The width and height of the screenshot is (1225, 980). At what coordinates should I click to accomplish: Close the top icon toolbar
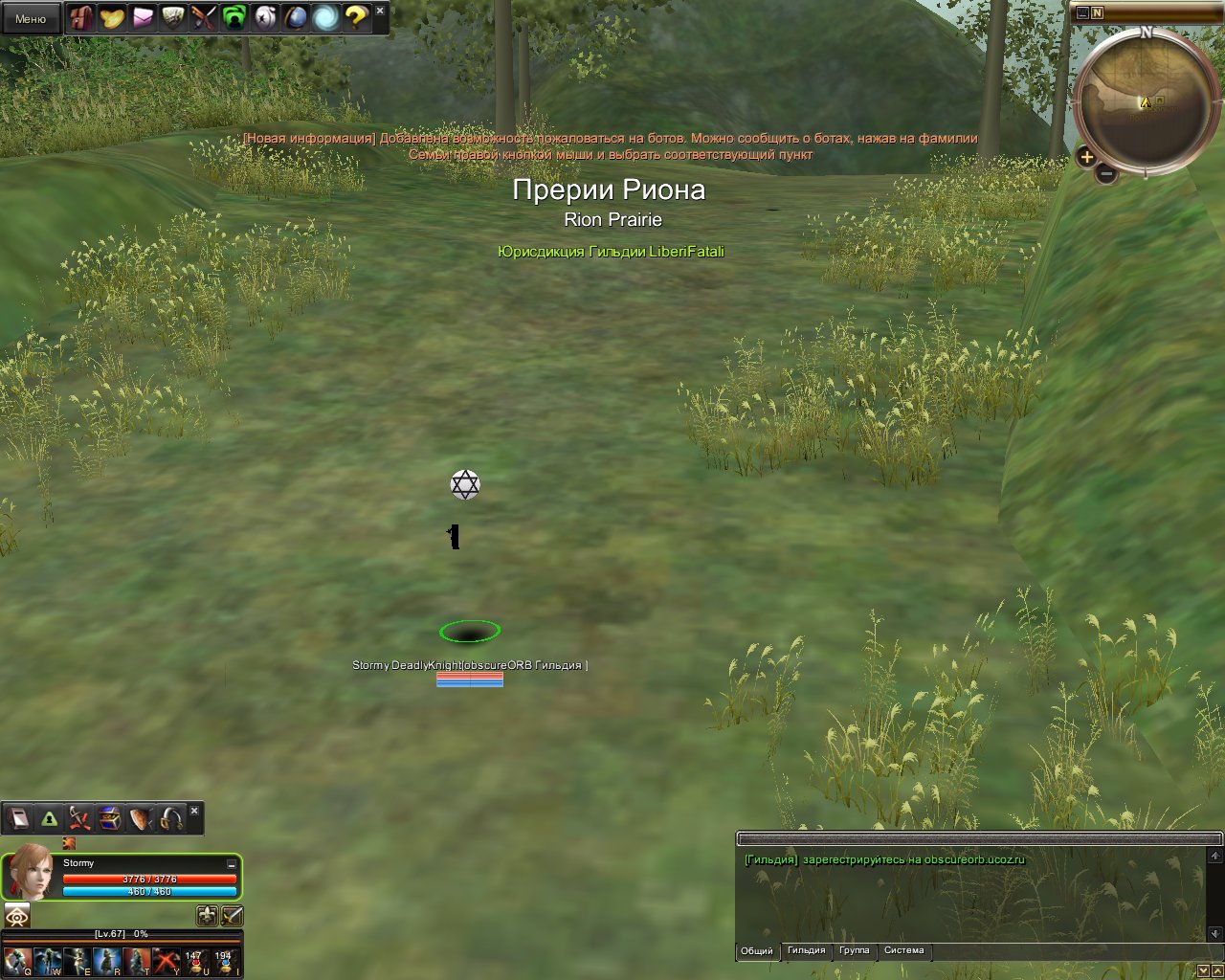coord(380,11)
